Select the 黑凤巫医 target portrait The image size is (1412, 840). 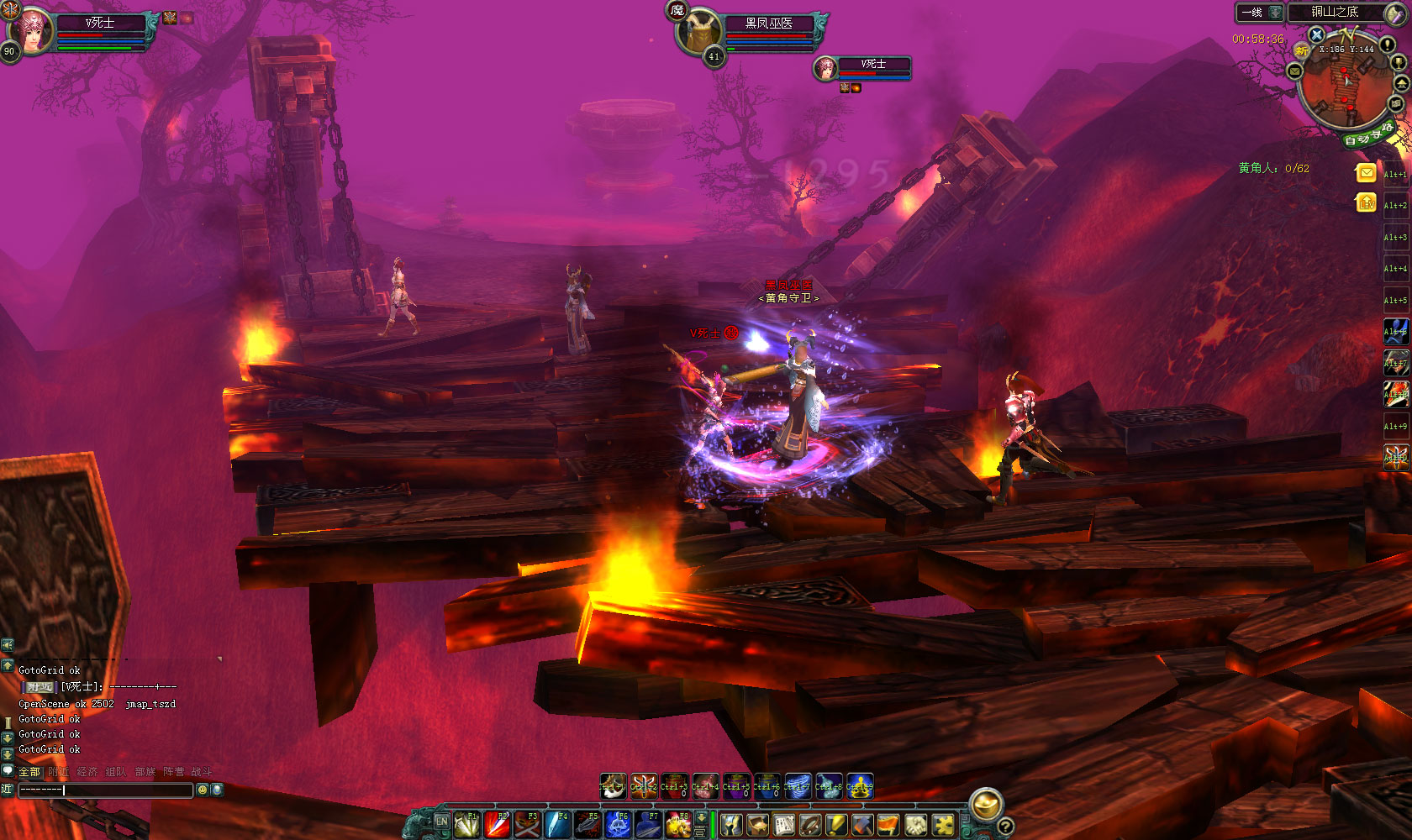click(700, 33)
